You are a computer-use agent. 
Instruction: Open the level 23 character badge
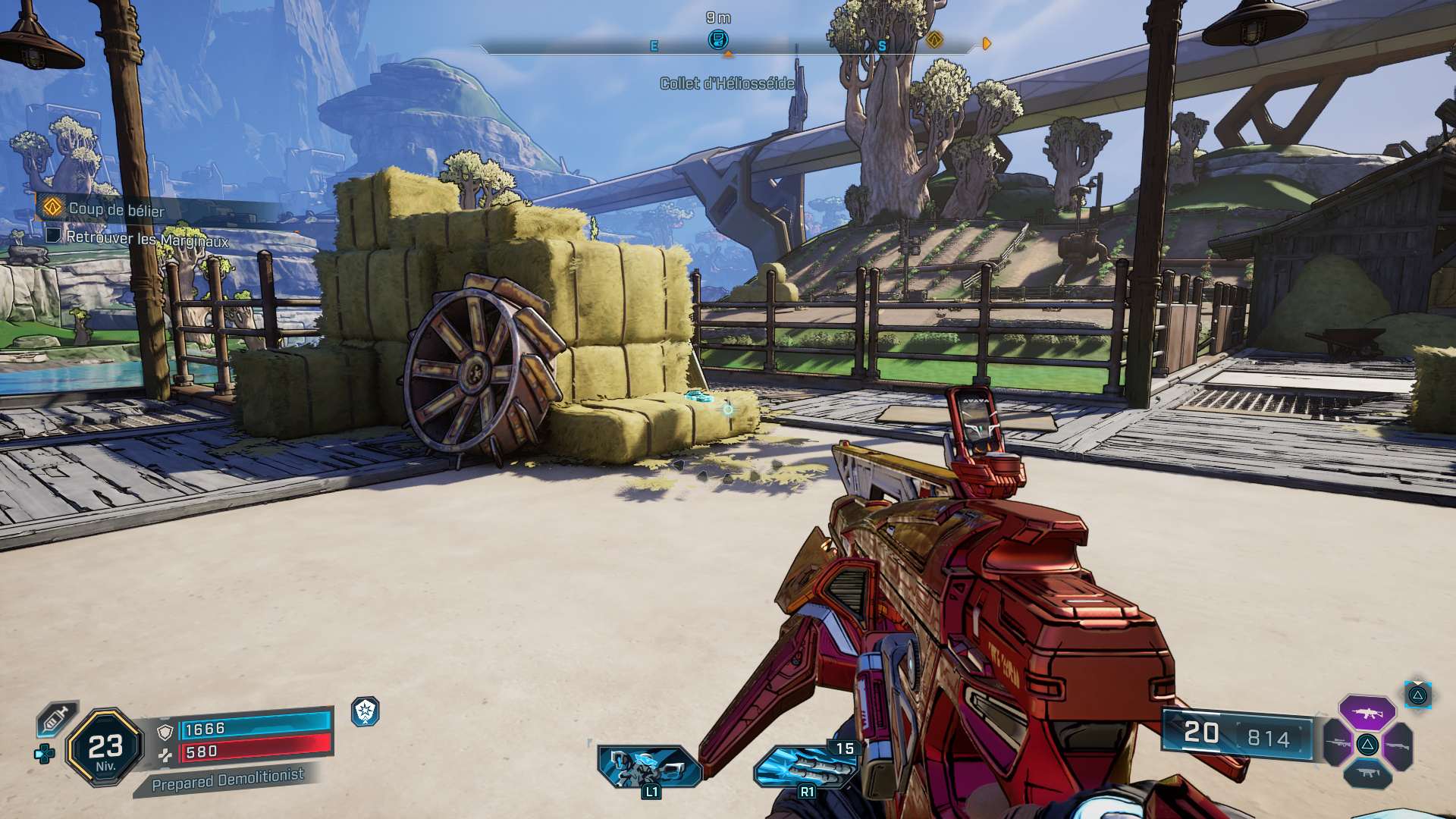(x=105, y=747)
